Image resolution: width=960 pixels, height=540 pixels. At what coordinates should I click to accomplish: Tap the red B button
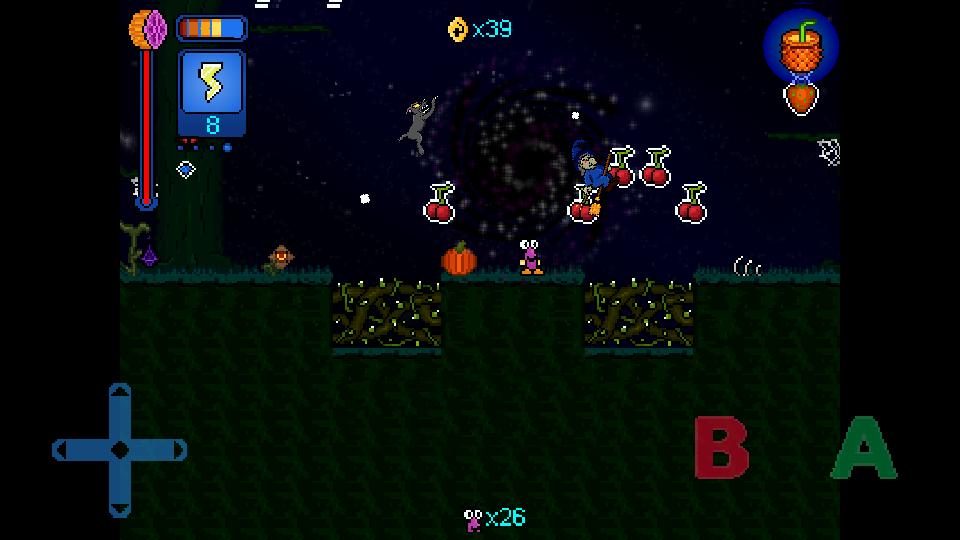721,448
